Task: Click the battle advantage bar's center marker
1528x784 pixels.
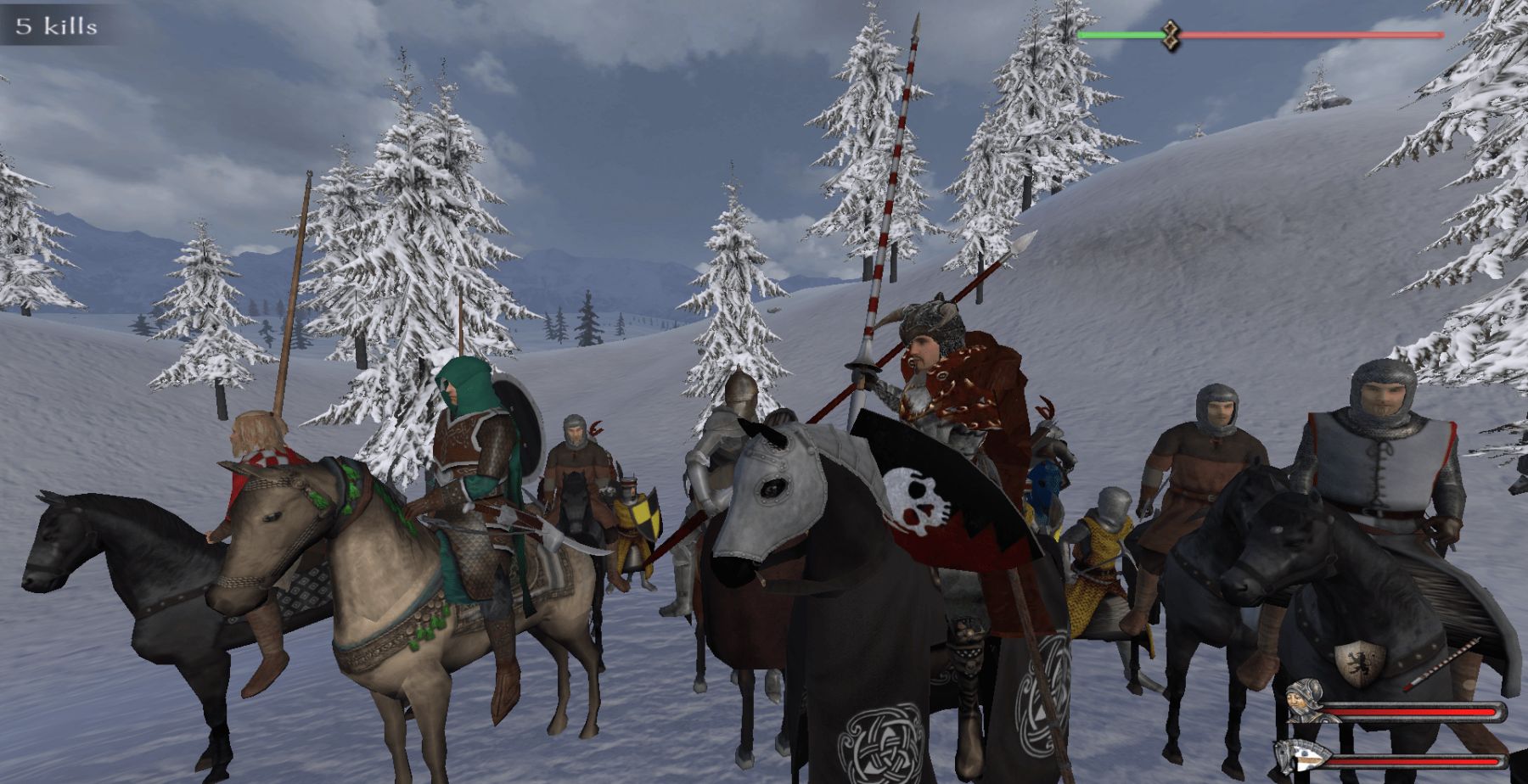Action: [1171, 35]
